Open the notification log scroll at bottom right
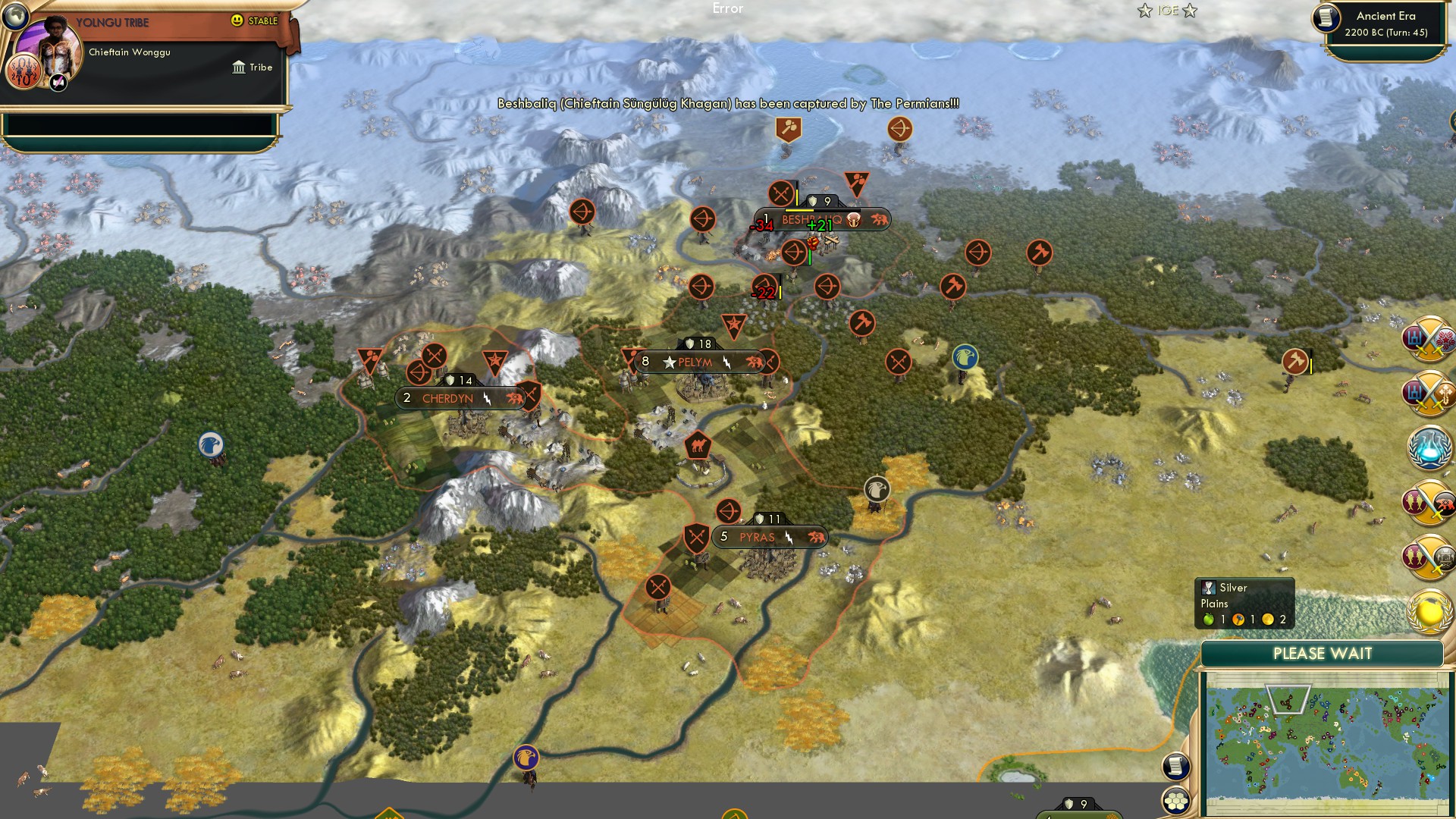Image resolution: width=1456 pixels, height=819 pixels. (1178, 764)
